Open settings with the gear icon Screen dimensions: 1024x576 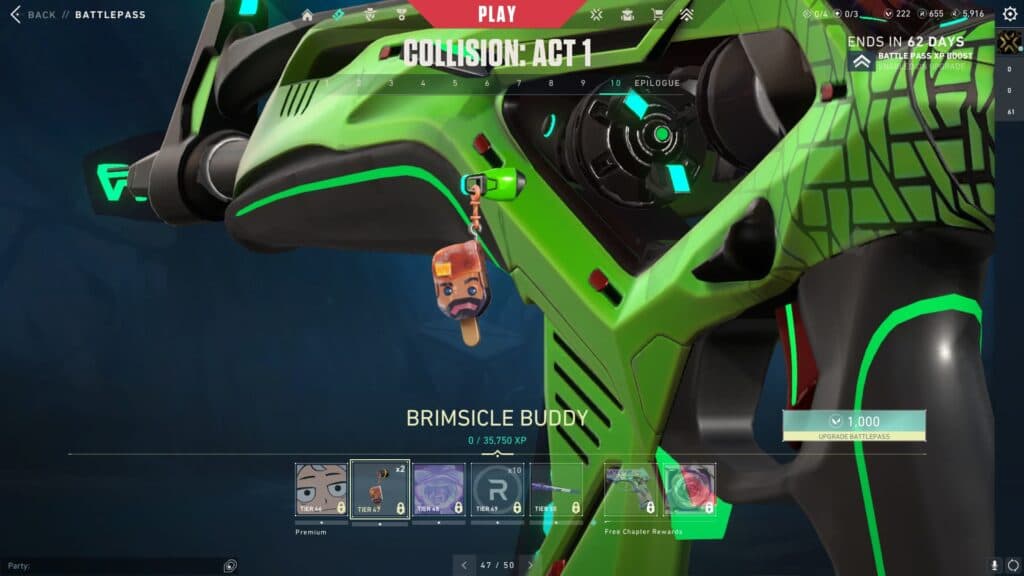point(1009,14)
